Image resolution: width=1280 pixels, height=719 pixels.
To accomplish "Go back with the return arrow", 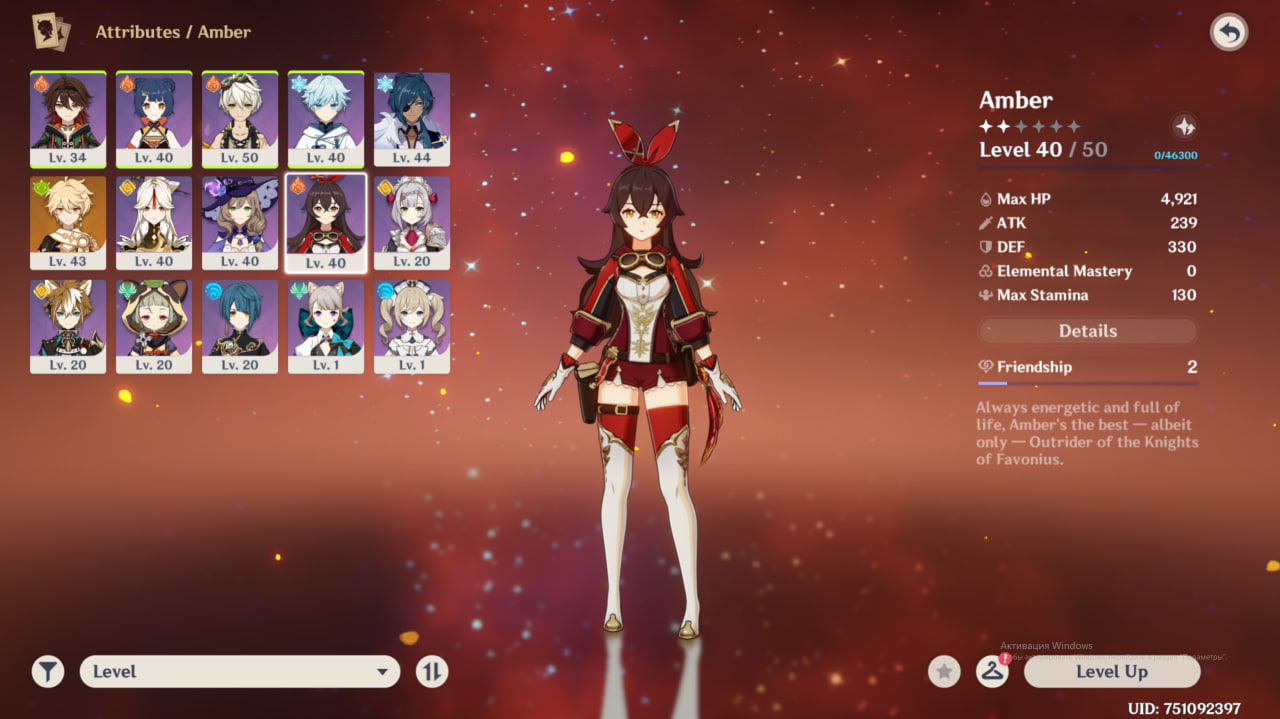I will point(1229,33).
